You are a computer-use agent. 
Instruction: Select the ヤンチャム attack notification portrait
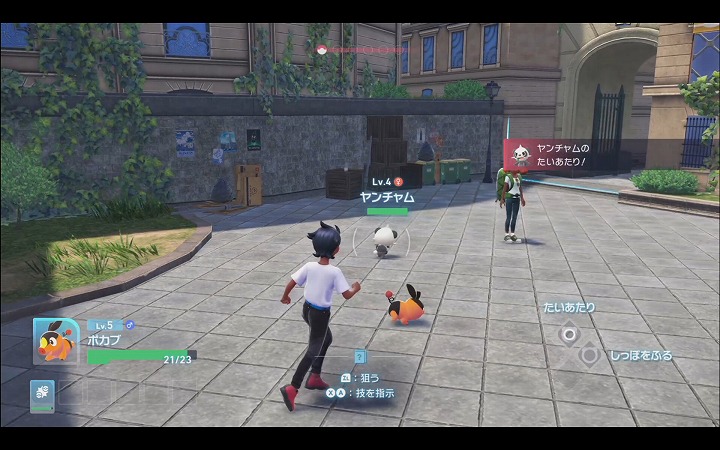click(x=520, y=155)
